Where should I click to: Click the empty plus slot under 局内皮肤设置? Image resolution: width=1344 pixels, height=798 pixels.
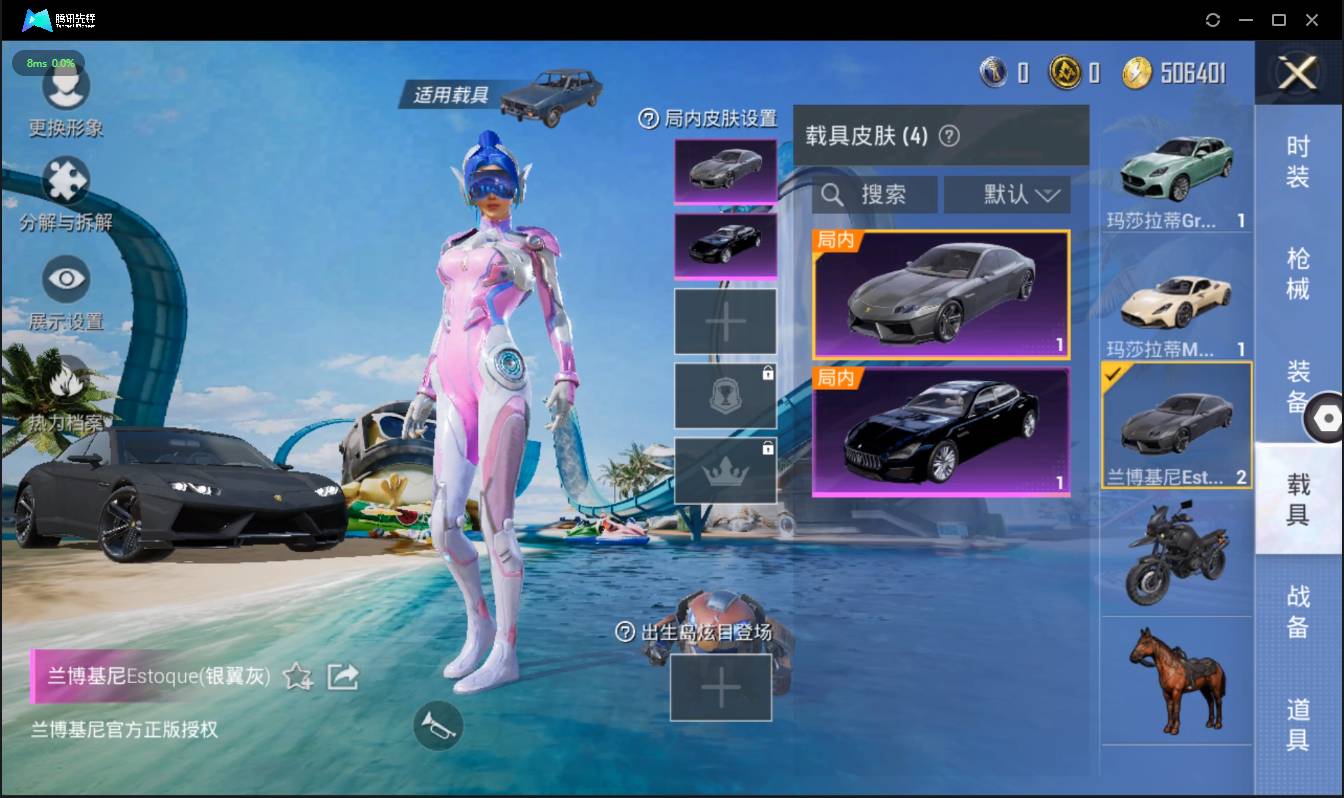point(725,321)
